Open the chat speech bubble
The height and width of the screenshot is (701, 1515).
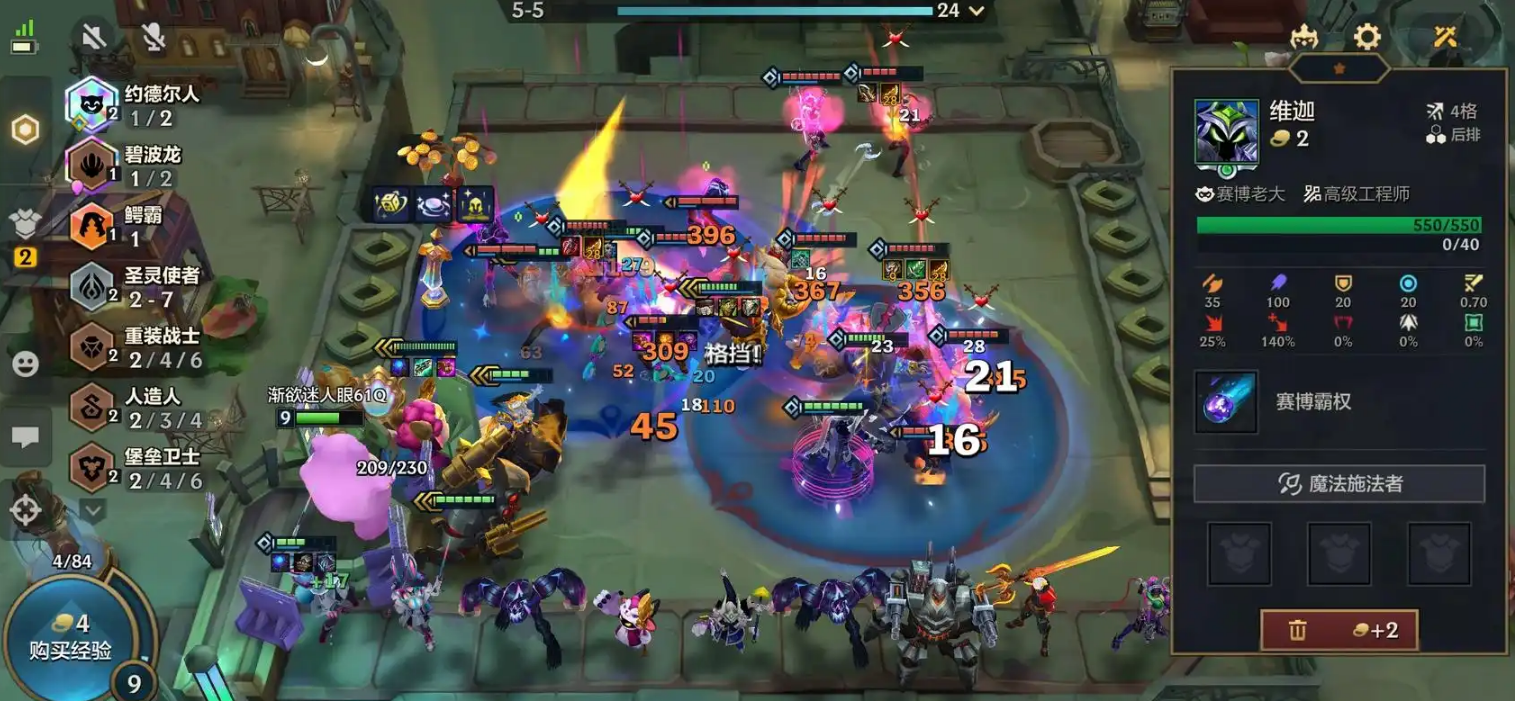[25, 437]
